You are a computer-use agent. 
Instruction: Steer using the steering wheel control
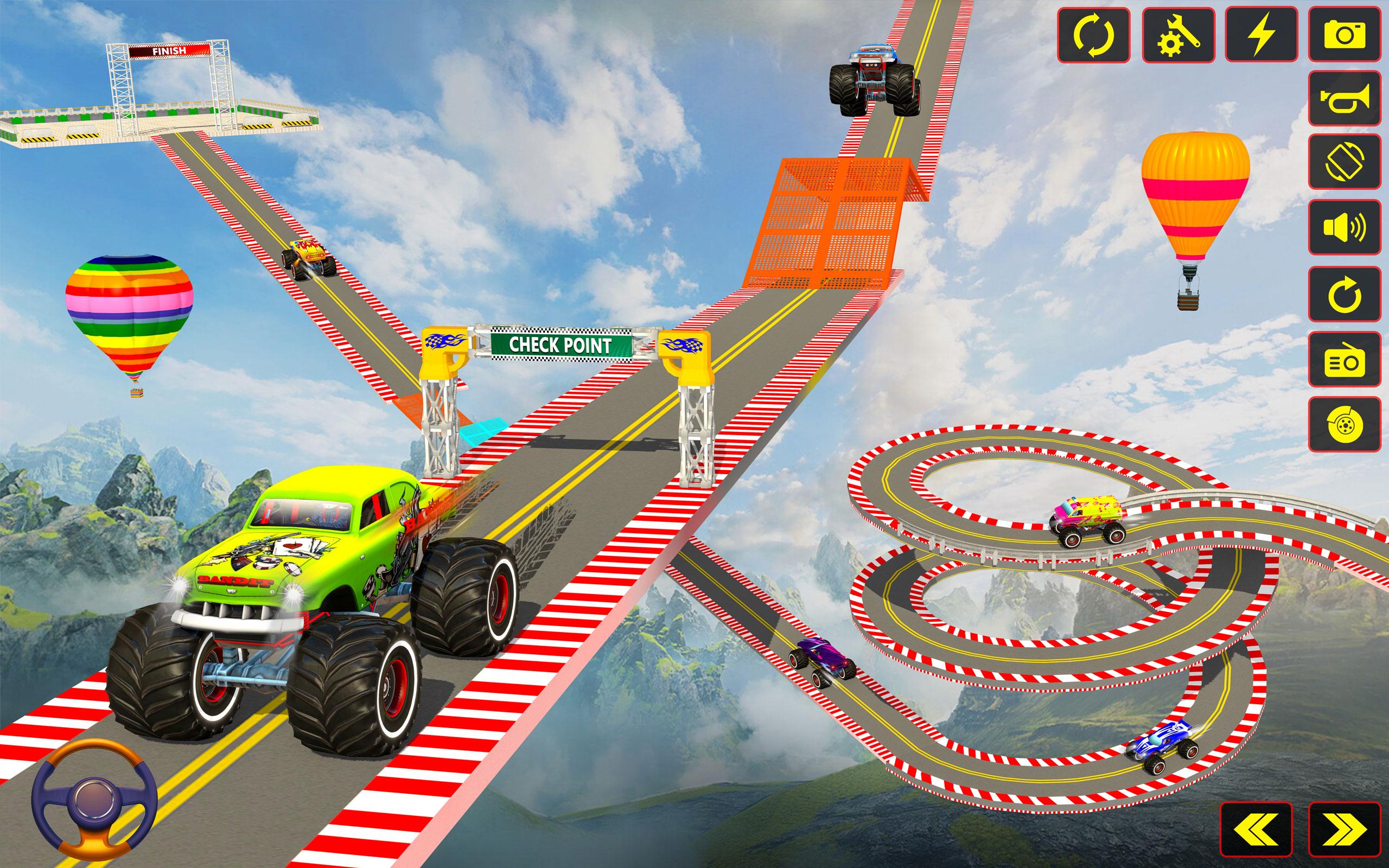(x=95, y=799)
